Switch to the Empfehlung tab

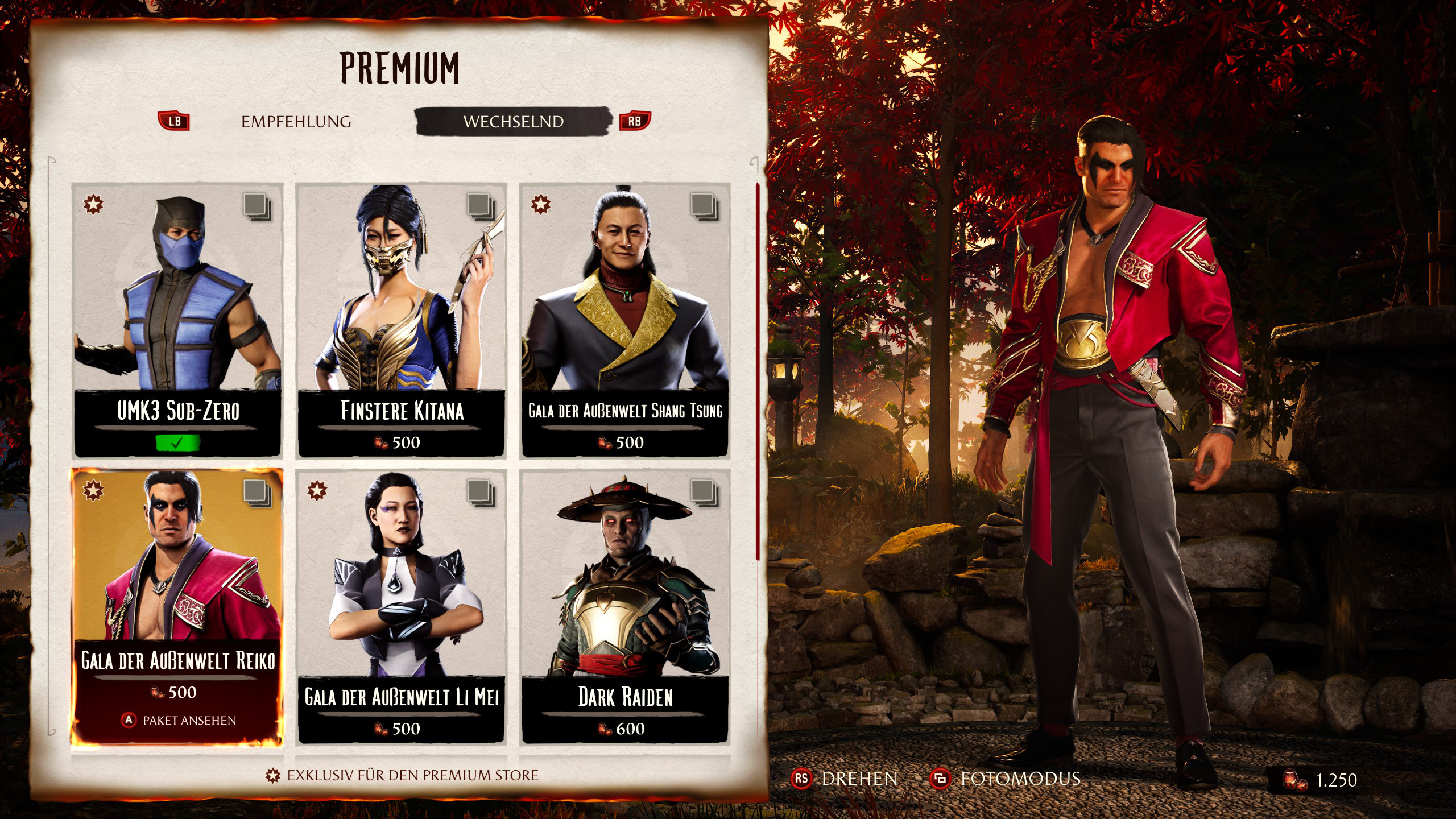click(296, 122)
